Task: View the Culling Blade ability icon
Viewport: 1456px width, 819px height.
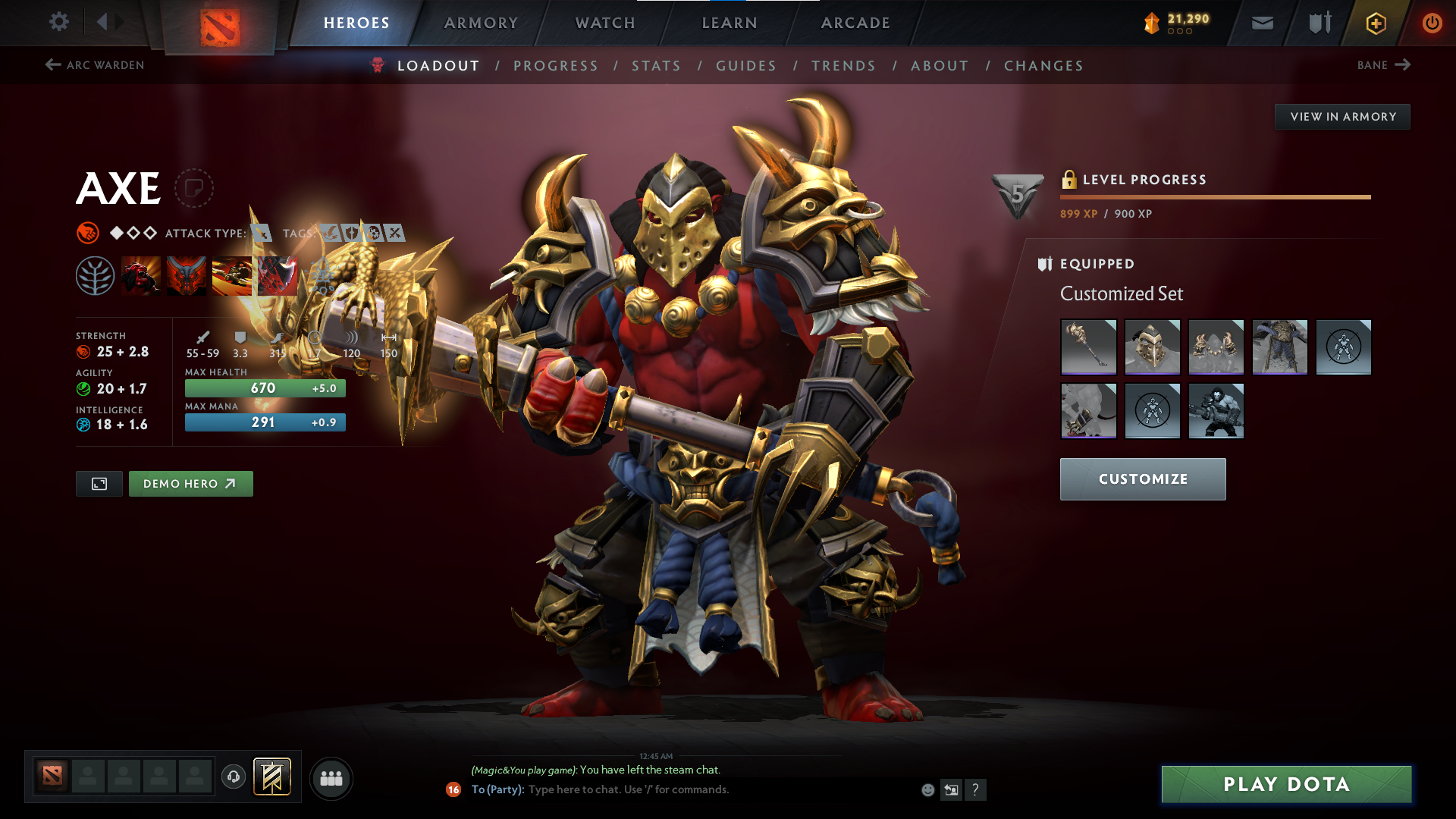Action: (277, 275)
